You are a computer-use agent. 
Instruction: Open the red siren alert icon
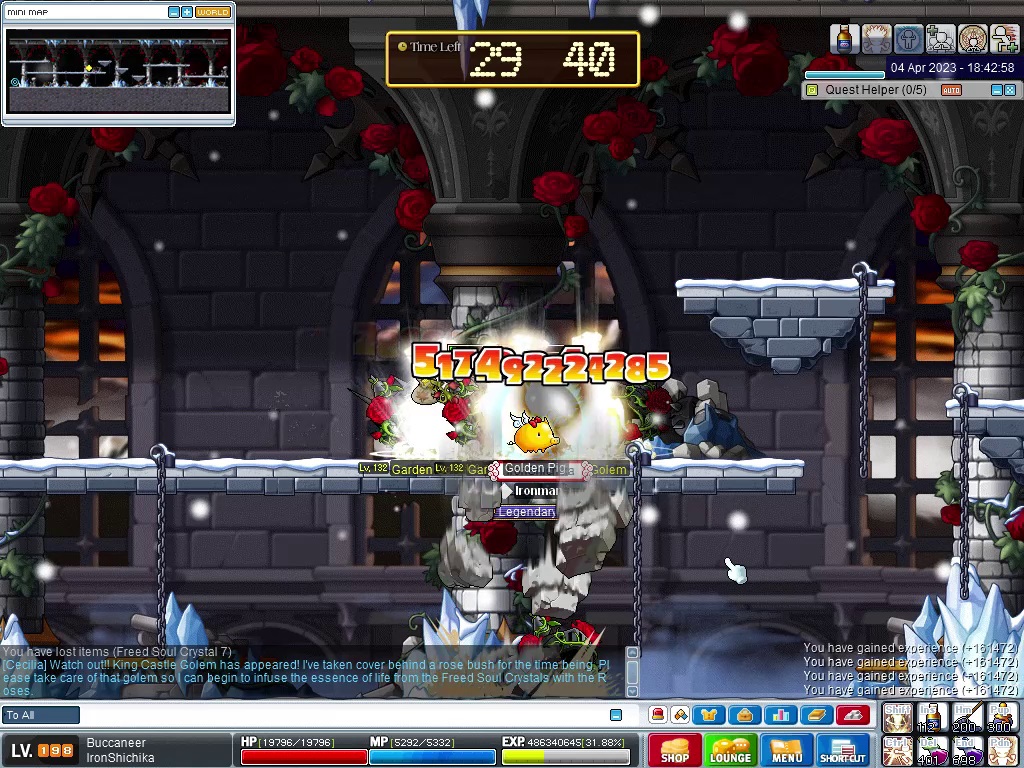[658, 715]
